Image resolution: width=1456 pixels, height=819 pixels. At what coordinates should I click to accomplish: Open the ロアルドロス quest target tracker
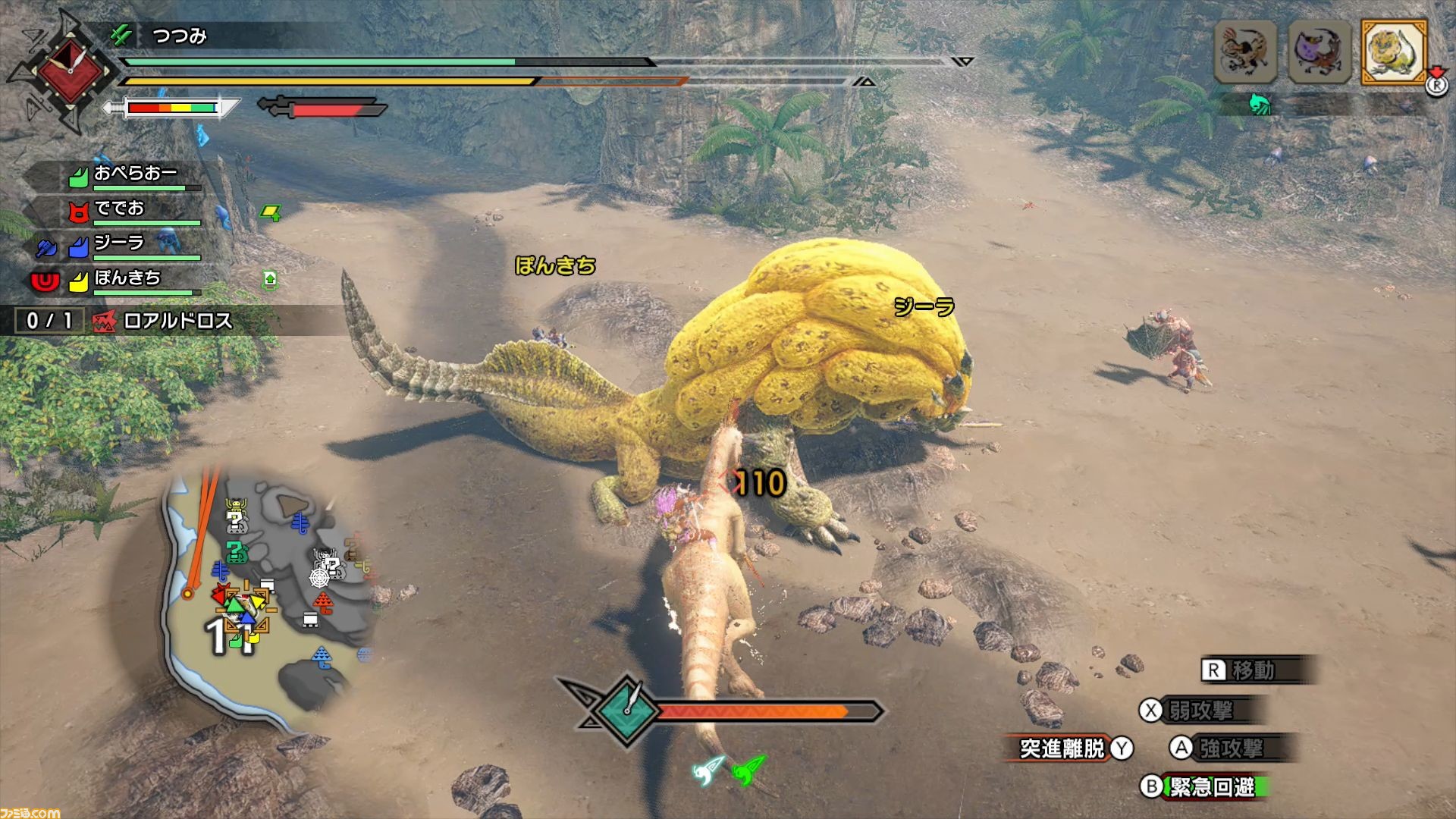click(x=176, y=321)
